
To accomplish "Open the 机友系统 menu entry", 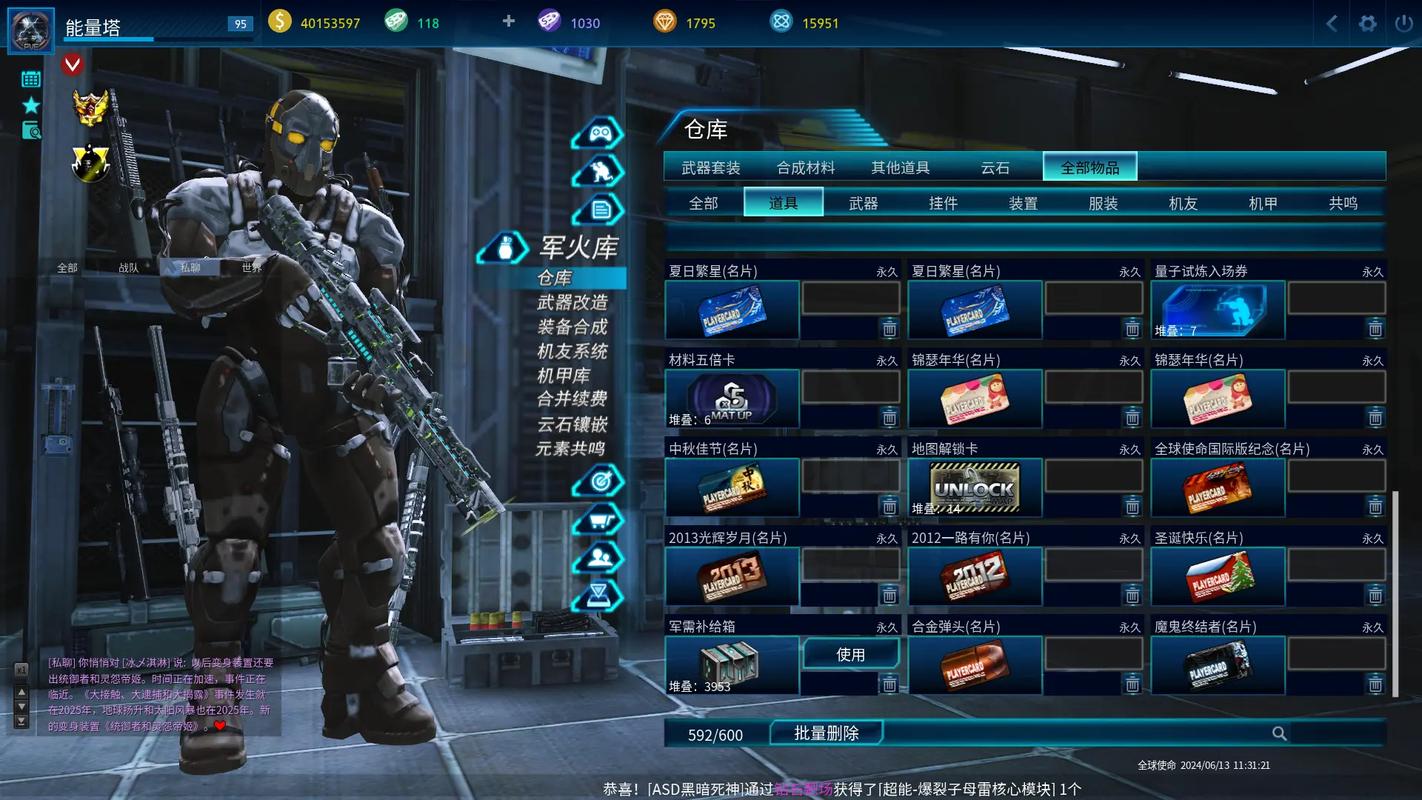I will click(x=572, y=351).
